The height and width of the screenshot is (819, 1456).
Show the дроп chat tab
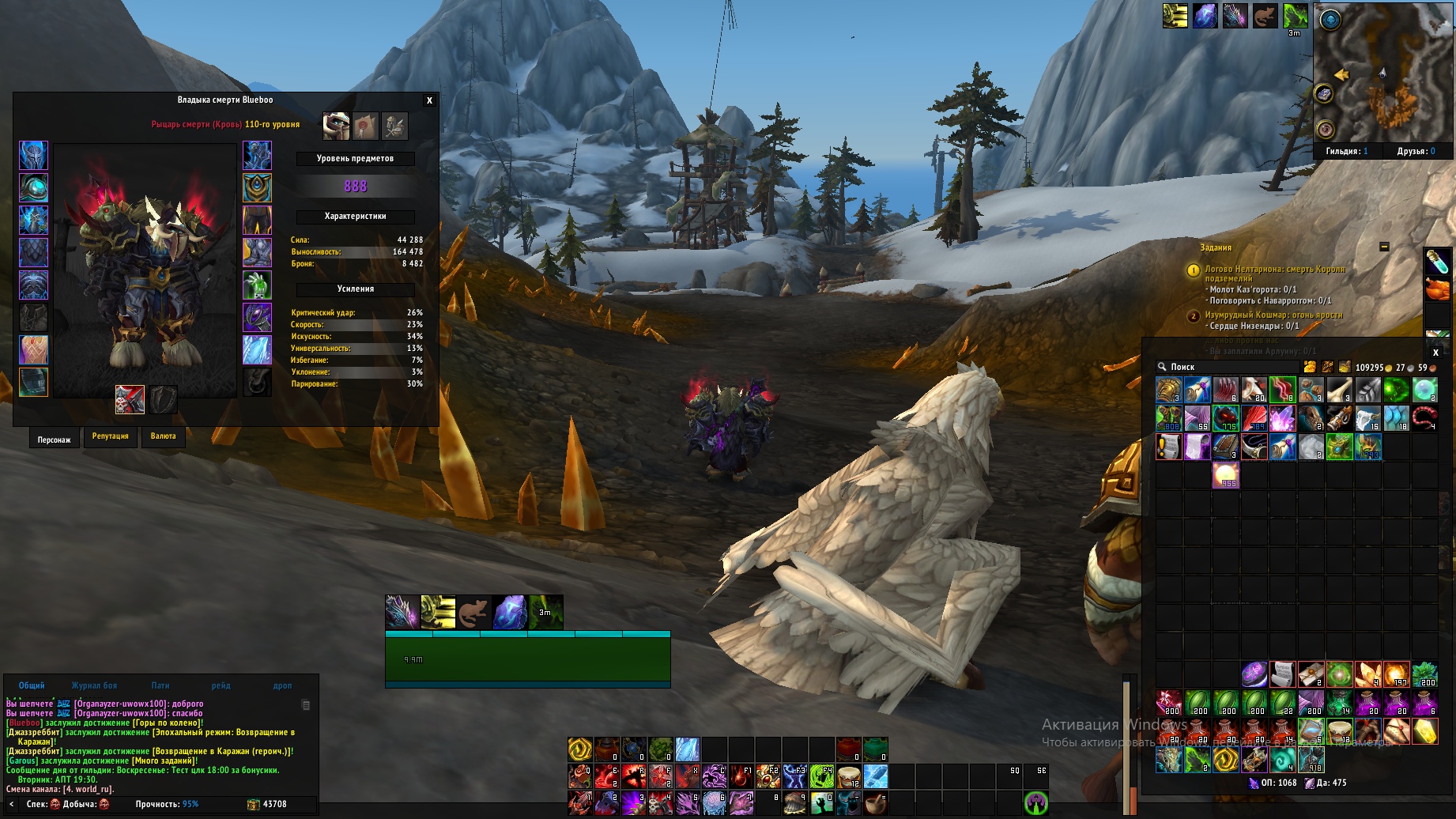pos(282,685)
